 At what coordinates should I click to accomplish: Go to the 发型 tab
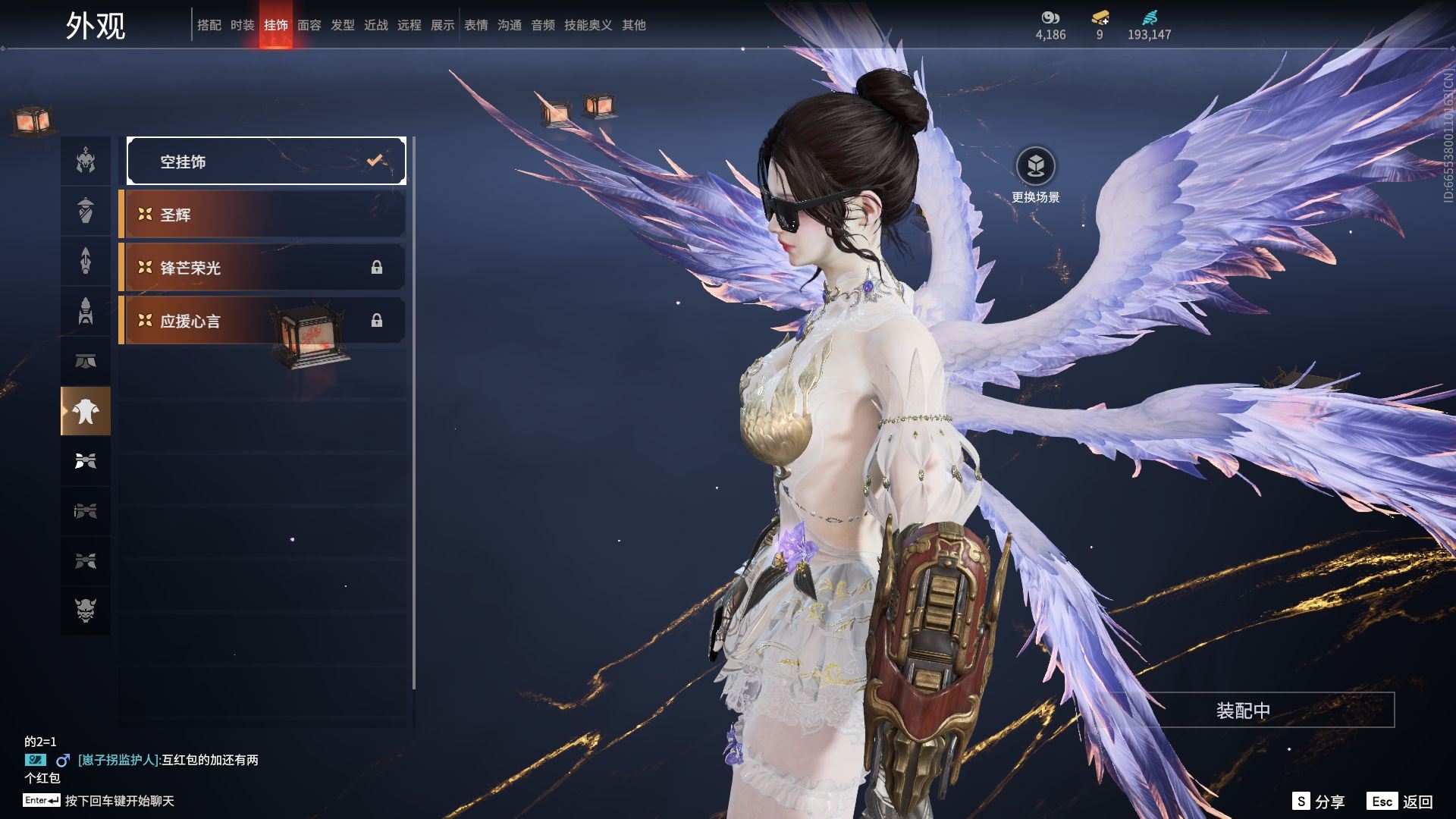(342, 25)
